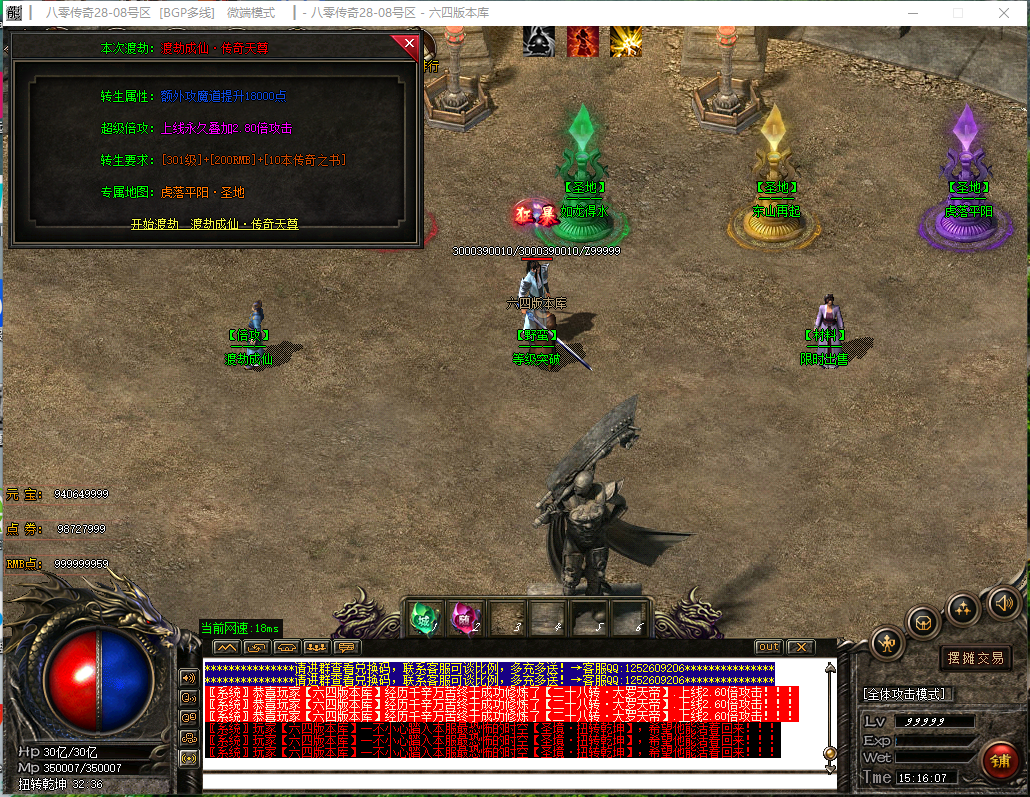Select the dark hooded figure buff icon
The width and height of the screenshot is (1030, 797).
tap(539, 41)
